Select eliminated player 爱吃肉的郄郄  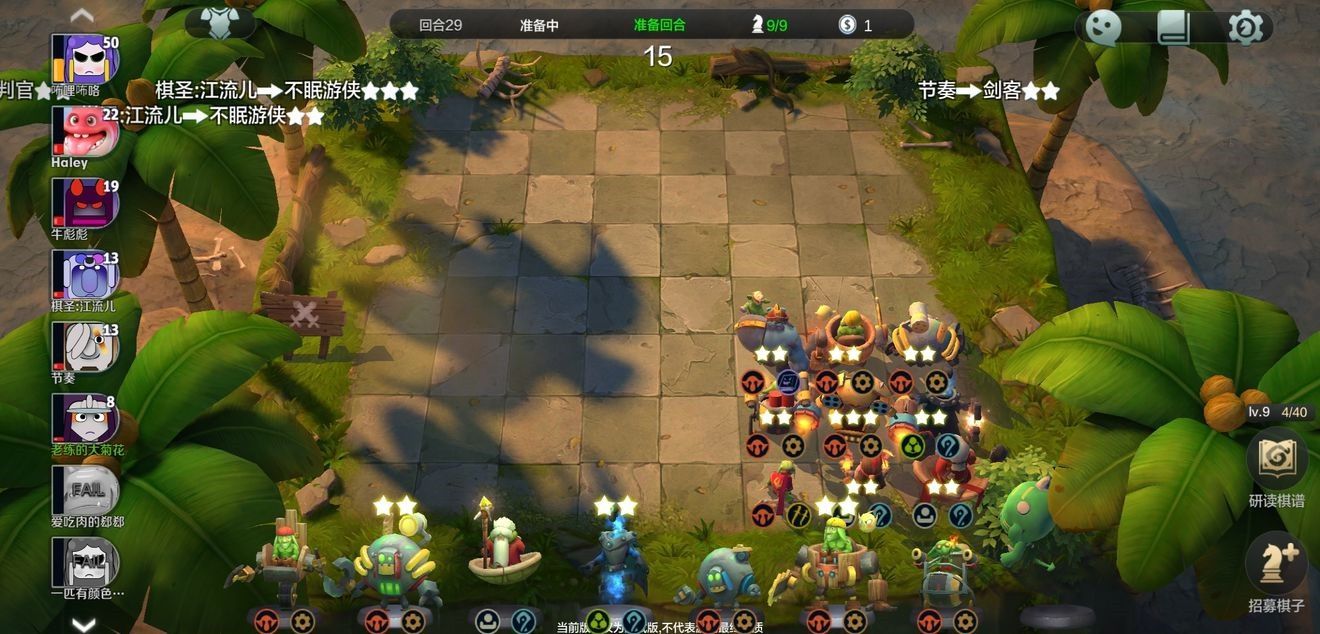coord(85,490)
